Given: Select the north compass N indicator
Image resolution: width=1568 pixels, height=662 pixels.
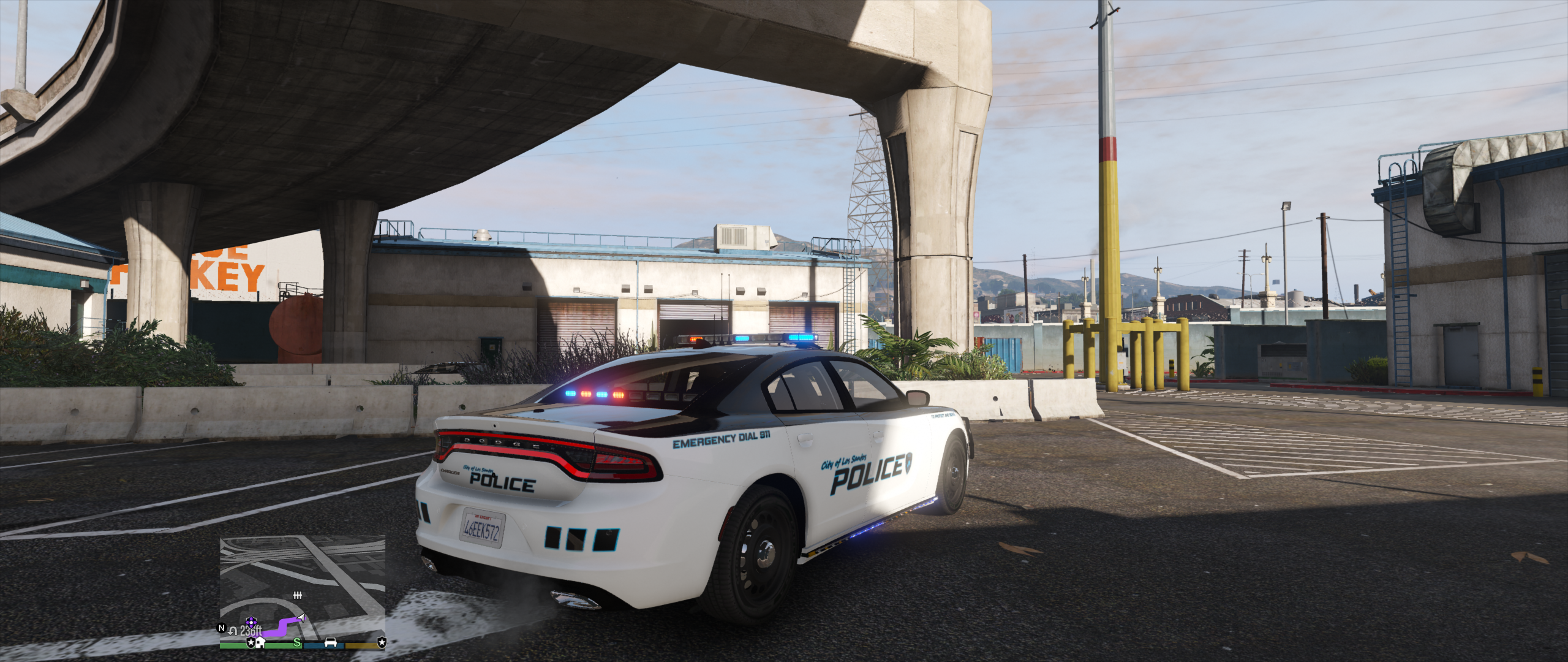Looking at the screenshot, I should [x=222, y=628].
